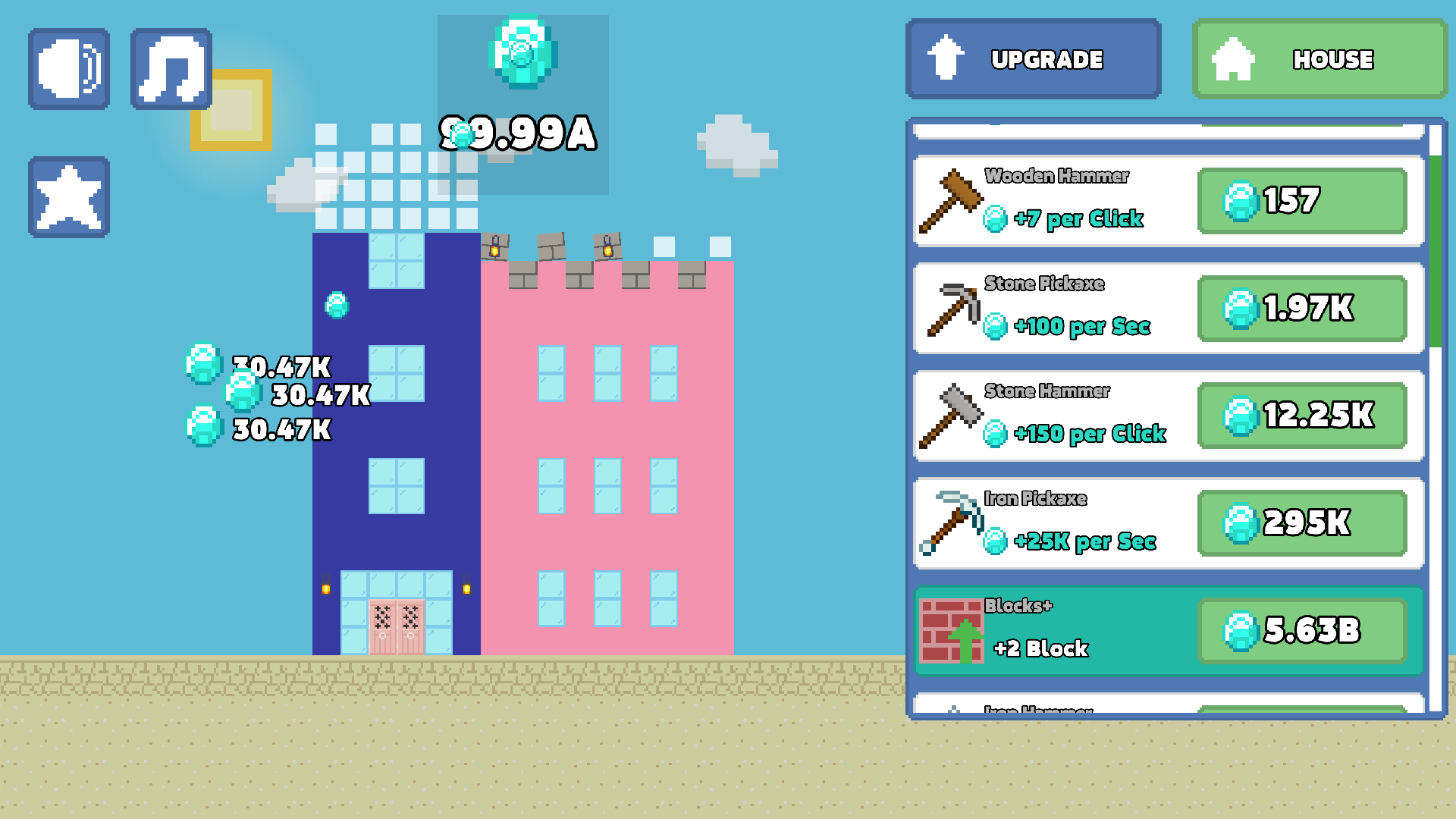Switch to the HOUSE tab
This screenshot has width=1456, height=819.
tap(1319, 59)
